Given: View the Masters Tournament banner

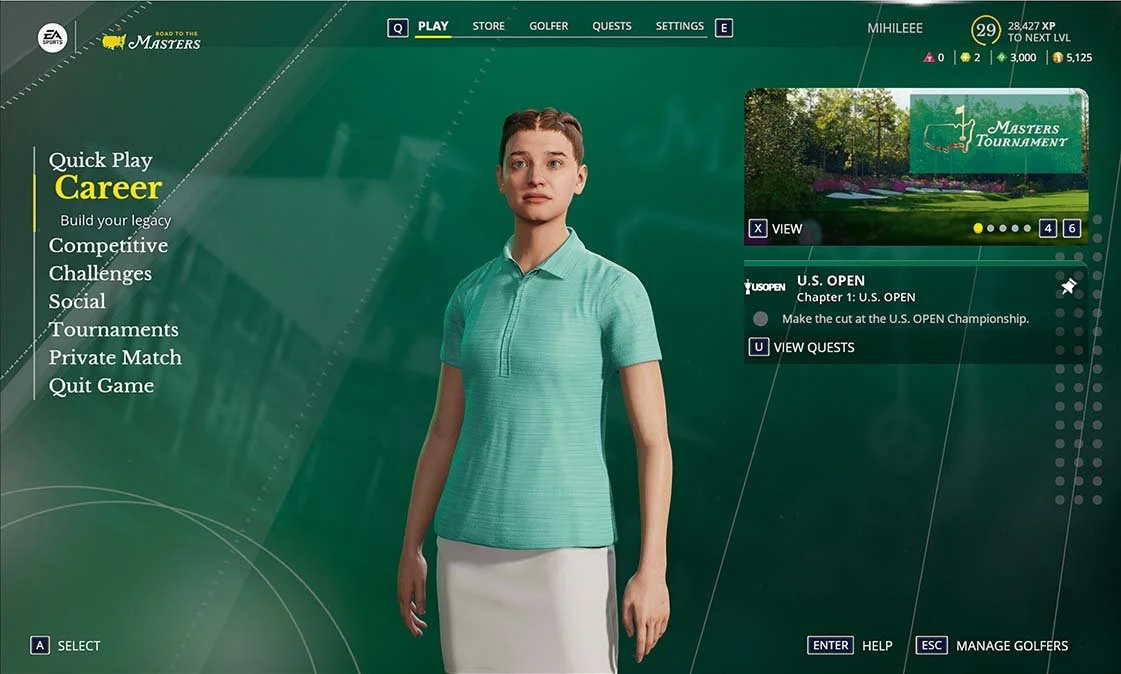Looking at the screenshot, I should point(776,229).
